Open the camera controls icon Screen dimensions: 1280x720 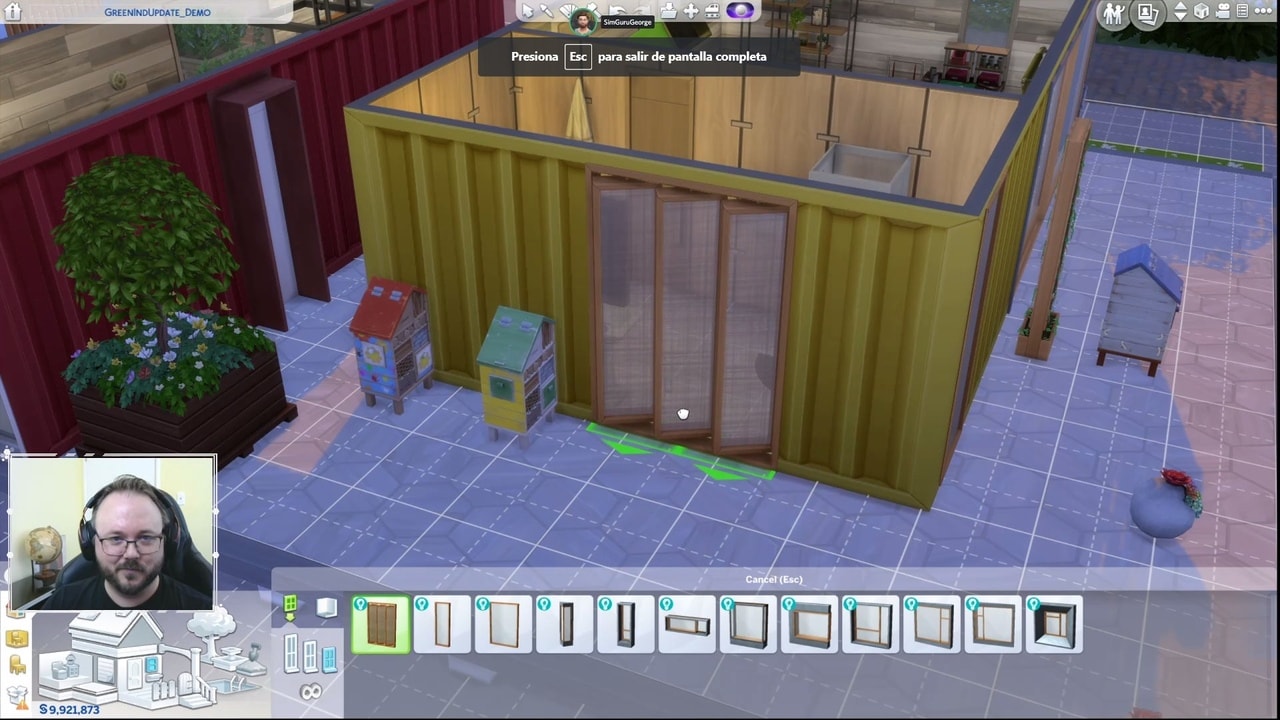(1222, 12)
